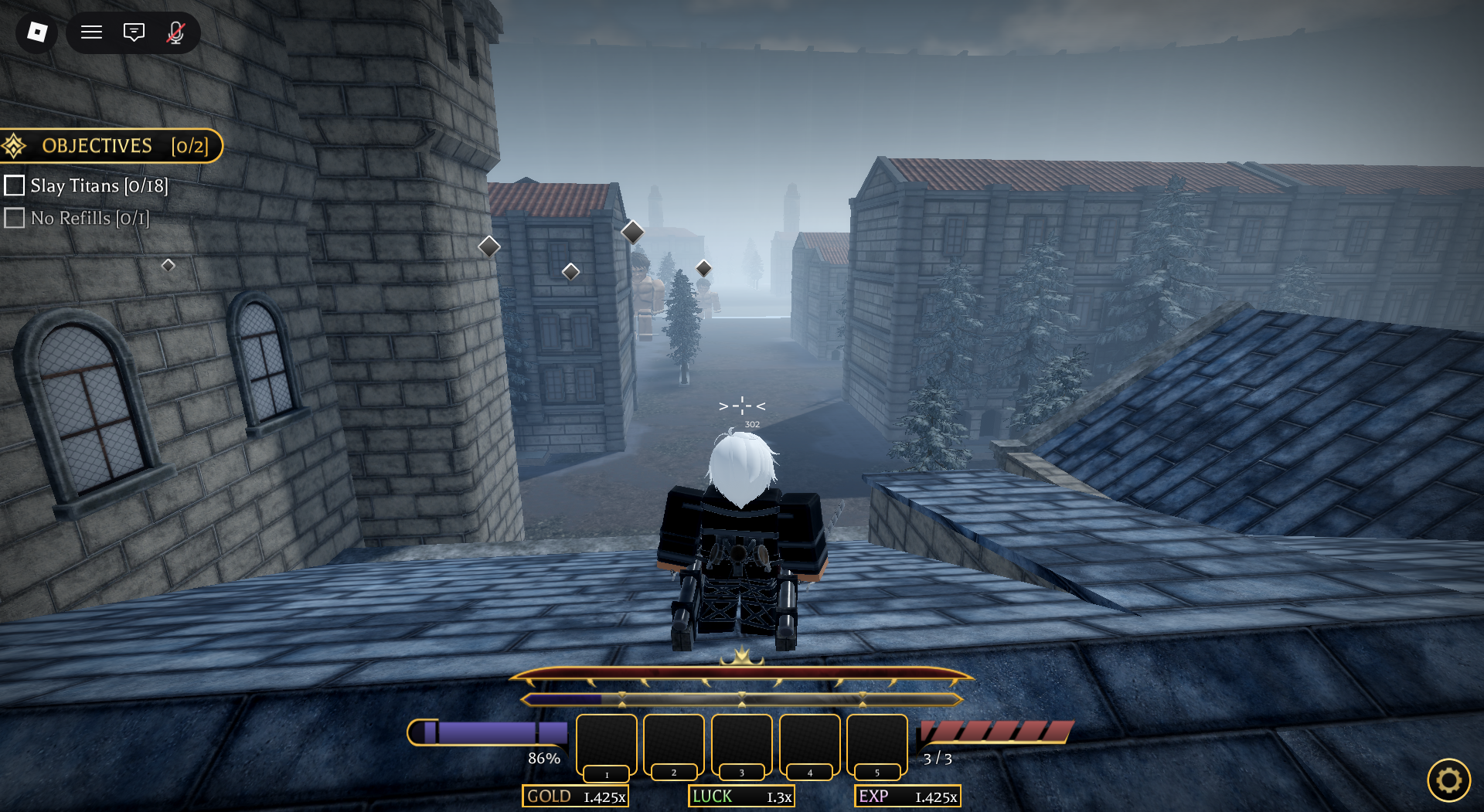Click the LUCK multiplier badge
Image resolution: width=1484 pixels, height=812 pixels.
pyautogui.click(x=741, y=797)
